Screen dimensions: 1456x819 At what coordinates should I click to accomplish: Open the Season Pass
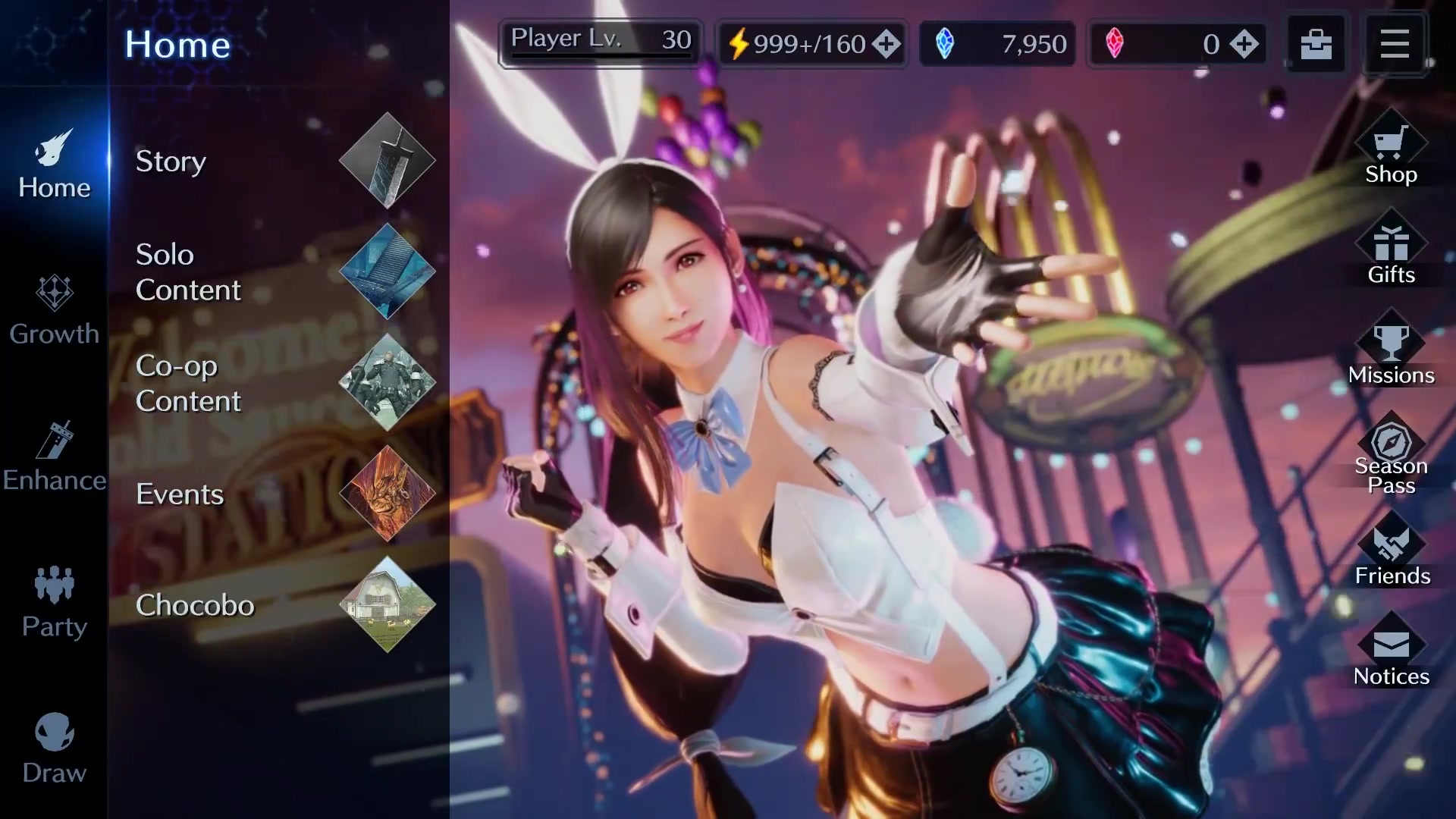tap(1391, 455)
